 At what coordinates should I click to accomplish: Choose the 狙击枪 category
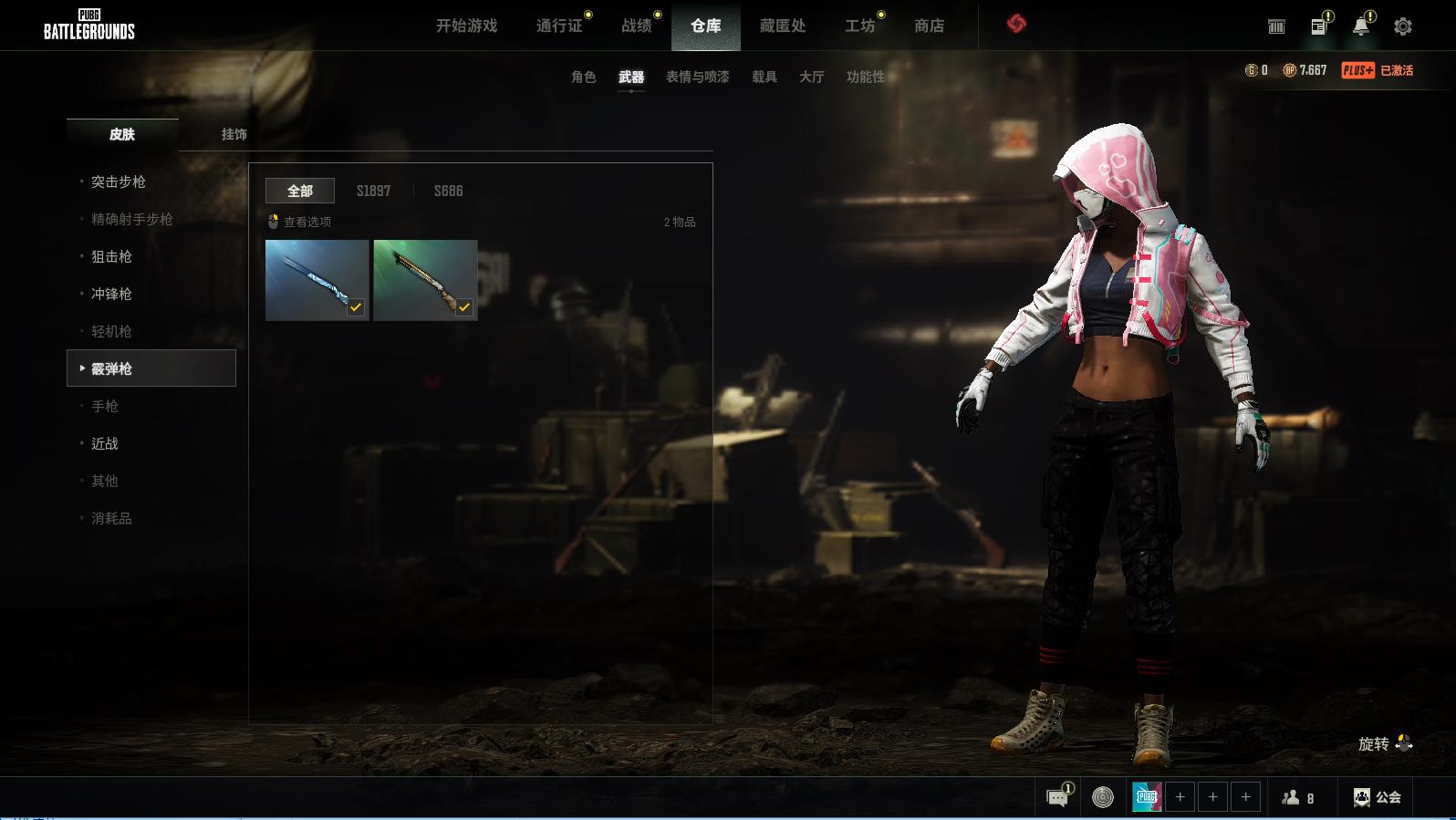point(111,256)
